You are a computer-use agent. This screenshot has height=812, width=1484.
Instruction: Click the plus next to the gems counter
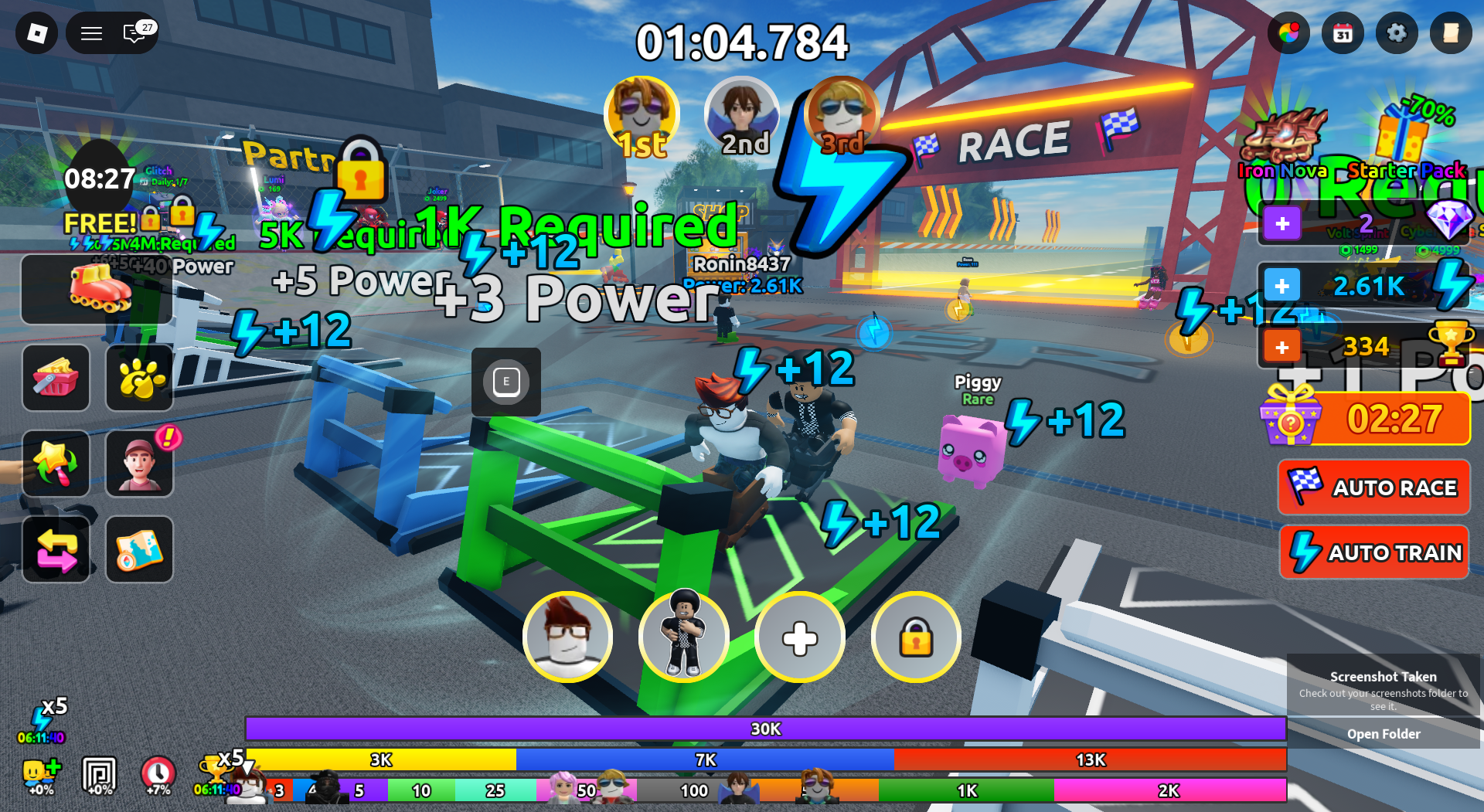coord(1282,224)
